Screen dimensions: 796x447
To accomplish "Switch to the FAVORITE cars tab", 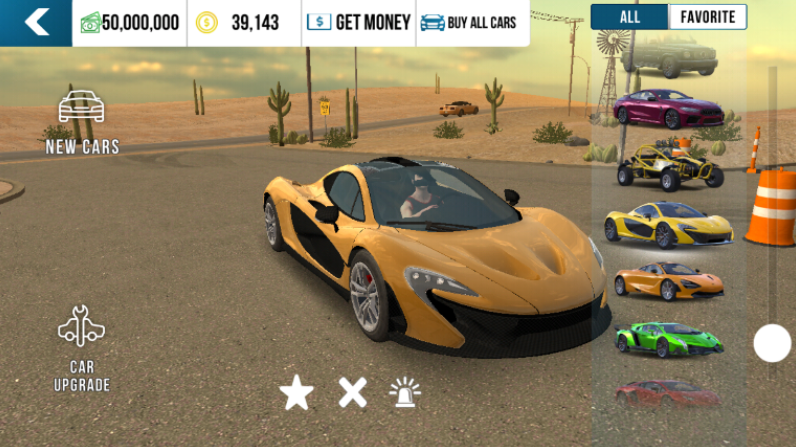I will pyautogui.click(x=707, y=17).
